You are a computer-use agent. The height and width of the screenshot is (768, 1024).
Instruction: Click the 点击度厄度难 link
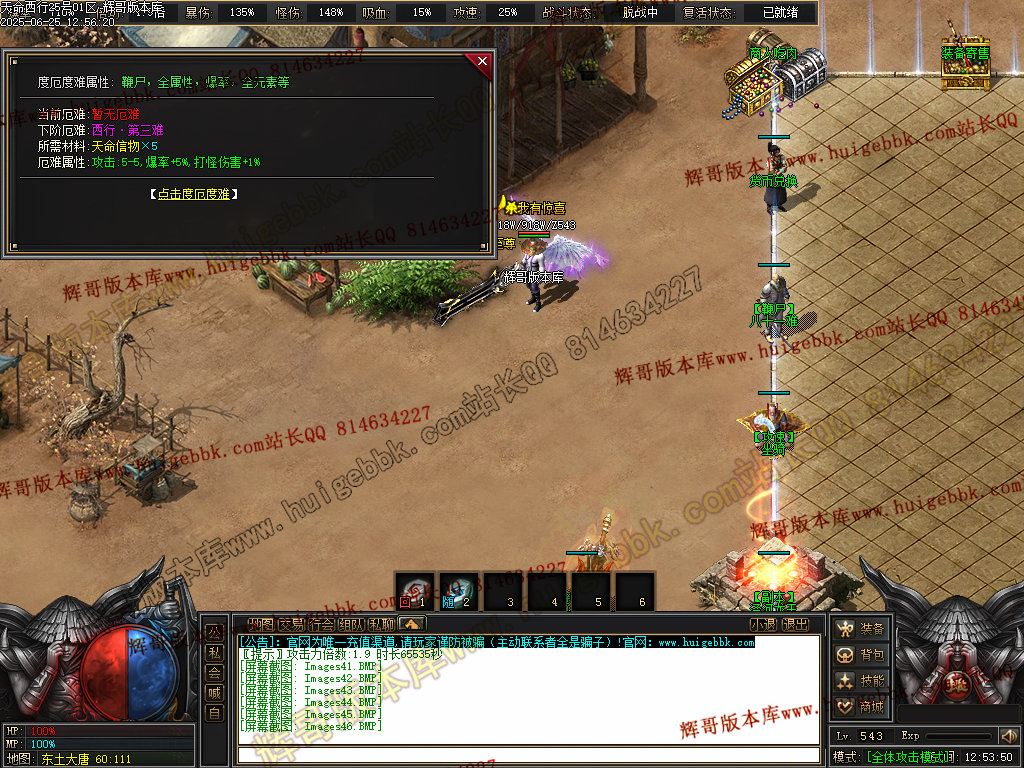(x=193, y=194)
